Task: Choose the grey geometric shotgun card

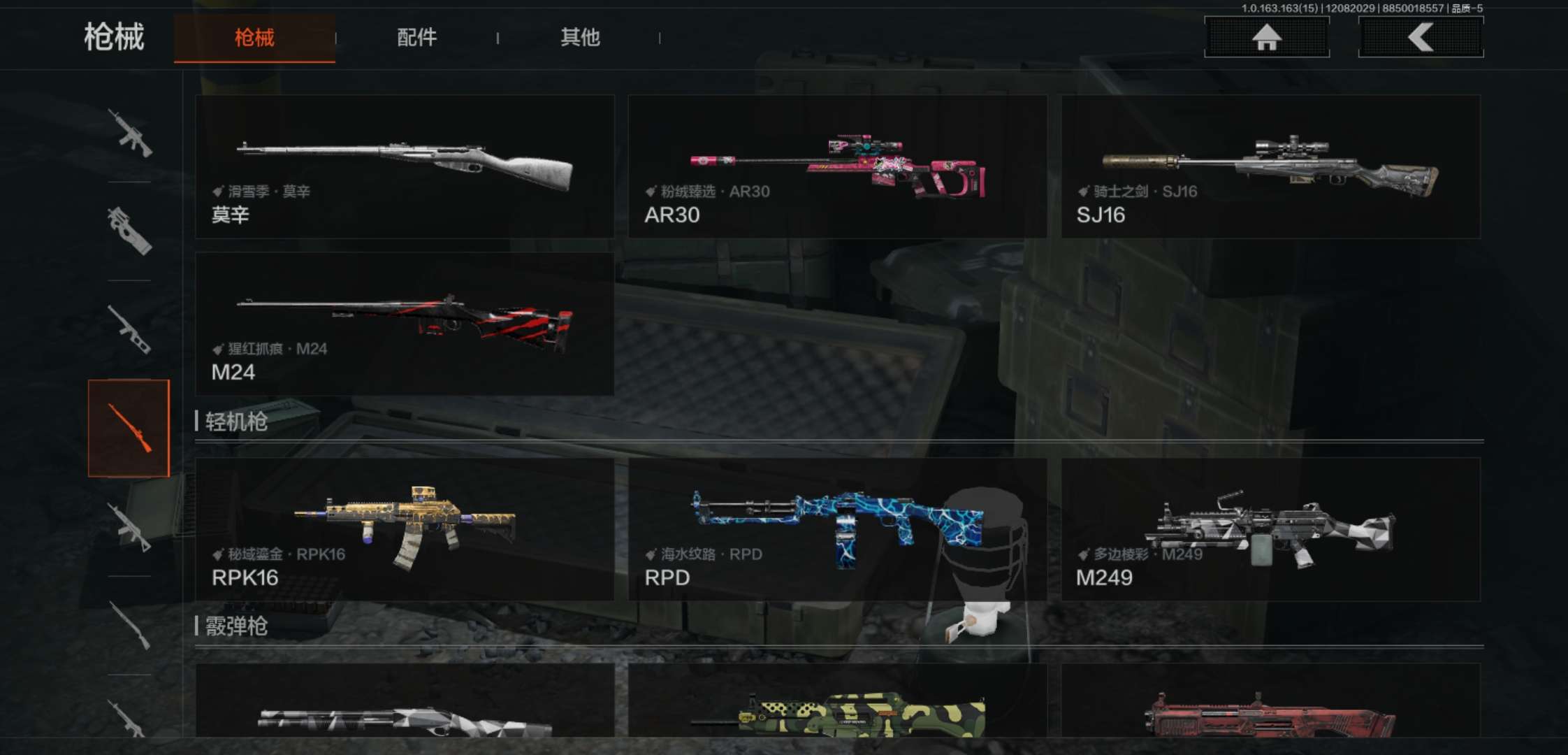Action: [x=405, y=703]
